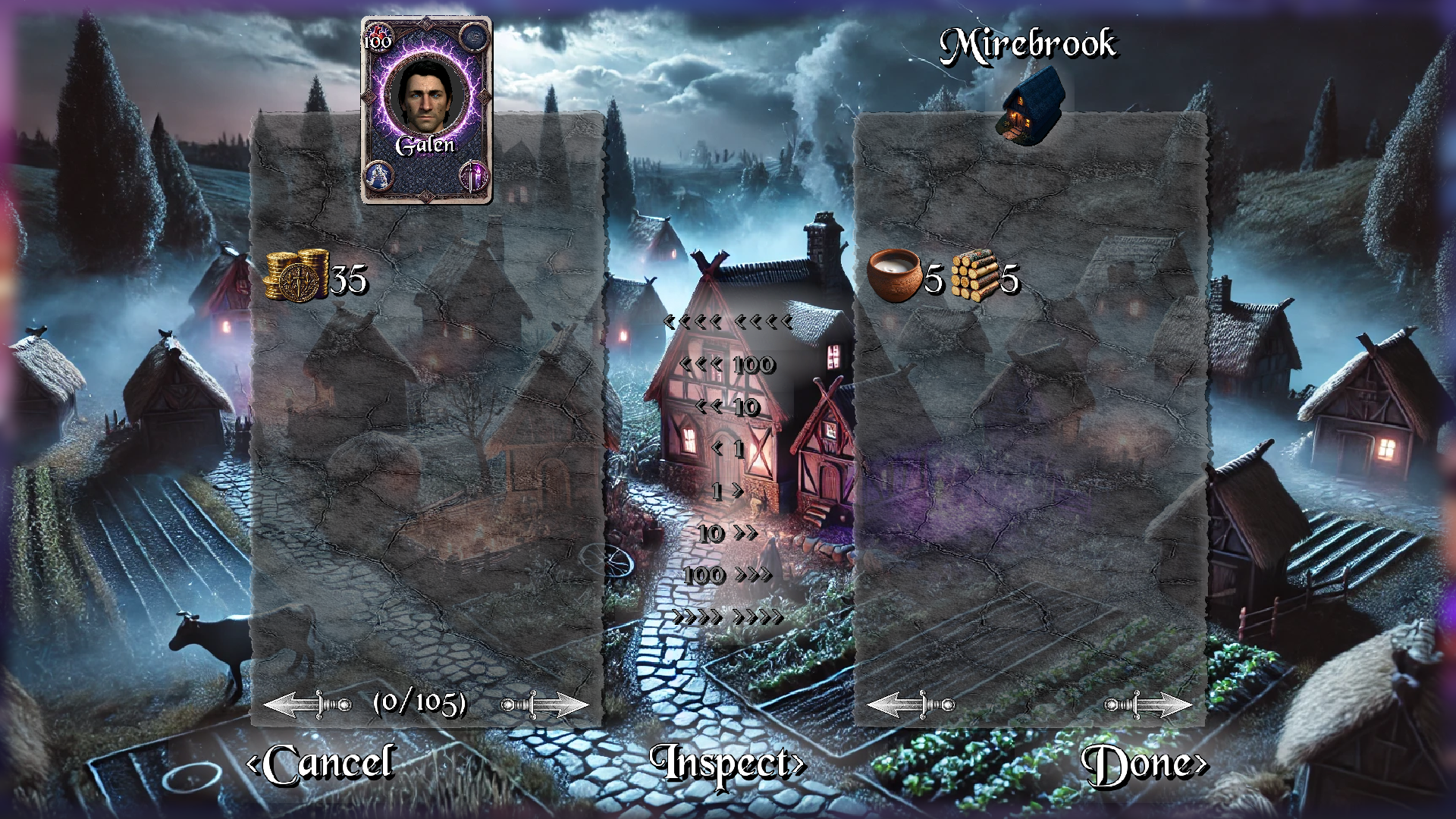Move 100 units to the left
1456x819 pixels.
[727, 365]
